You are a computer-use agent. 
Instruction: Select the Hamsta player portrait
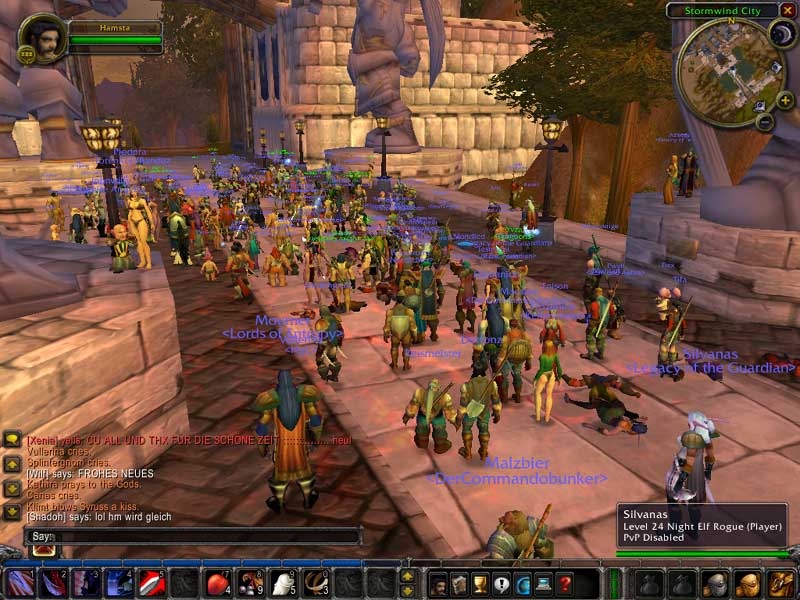click(44, 38)
